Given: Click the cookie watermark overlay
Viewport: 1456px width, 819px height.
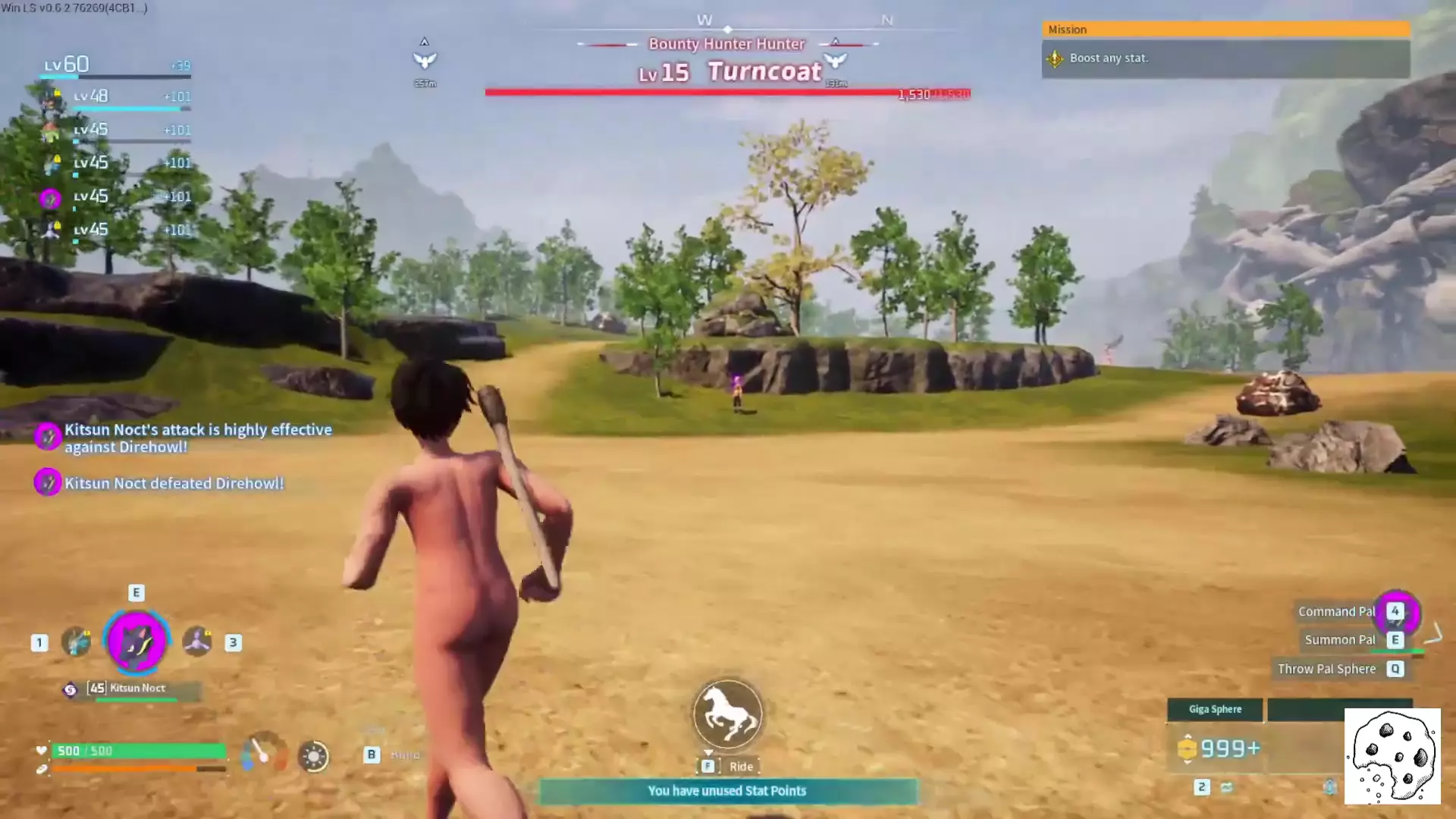Looking at the screenshot, I should click(1392, 756).
